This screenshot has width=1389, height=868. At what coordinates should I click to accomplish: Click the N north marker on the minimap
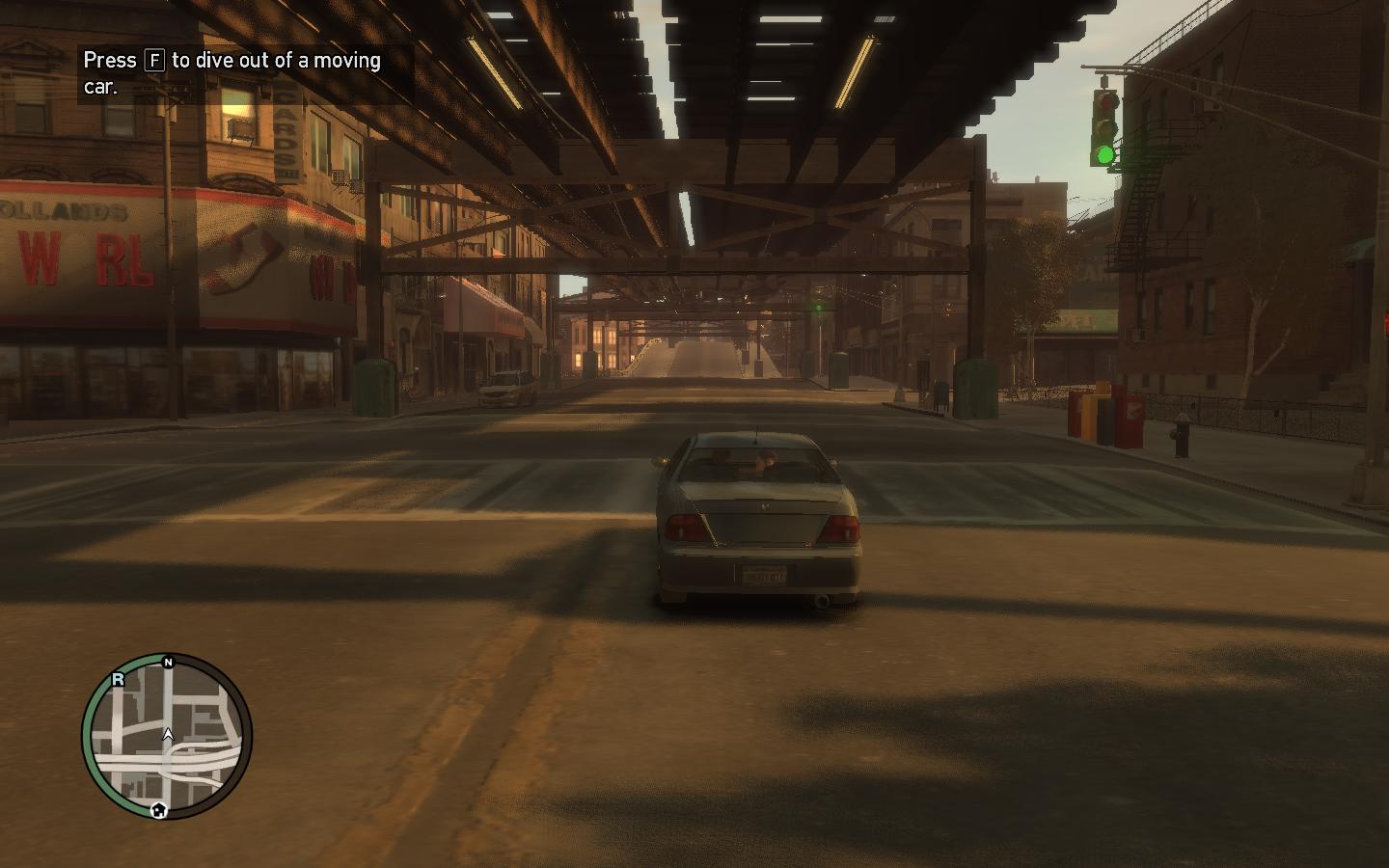[168, 663]
